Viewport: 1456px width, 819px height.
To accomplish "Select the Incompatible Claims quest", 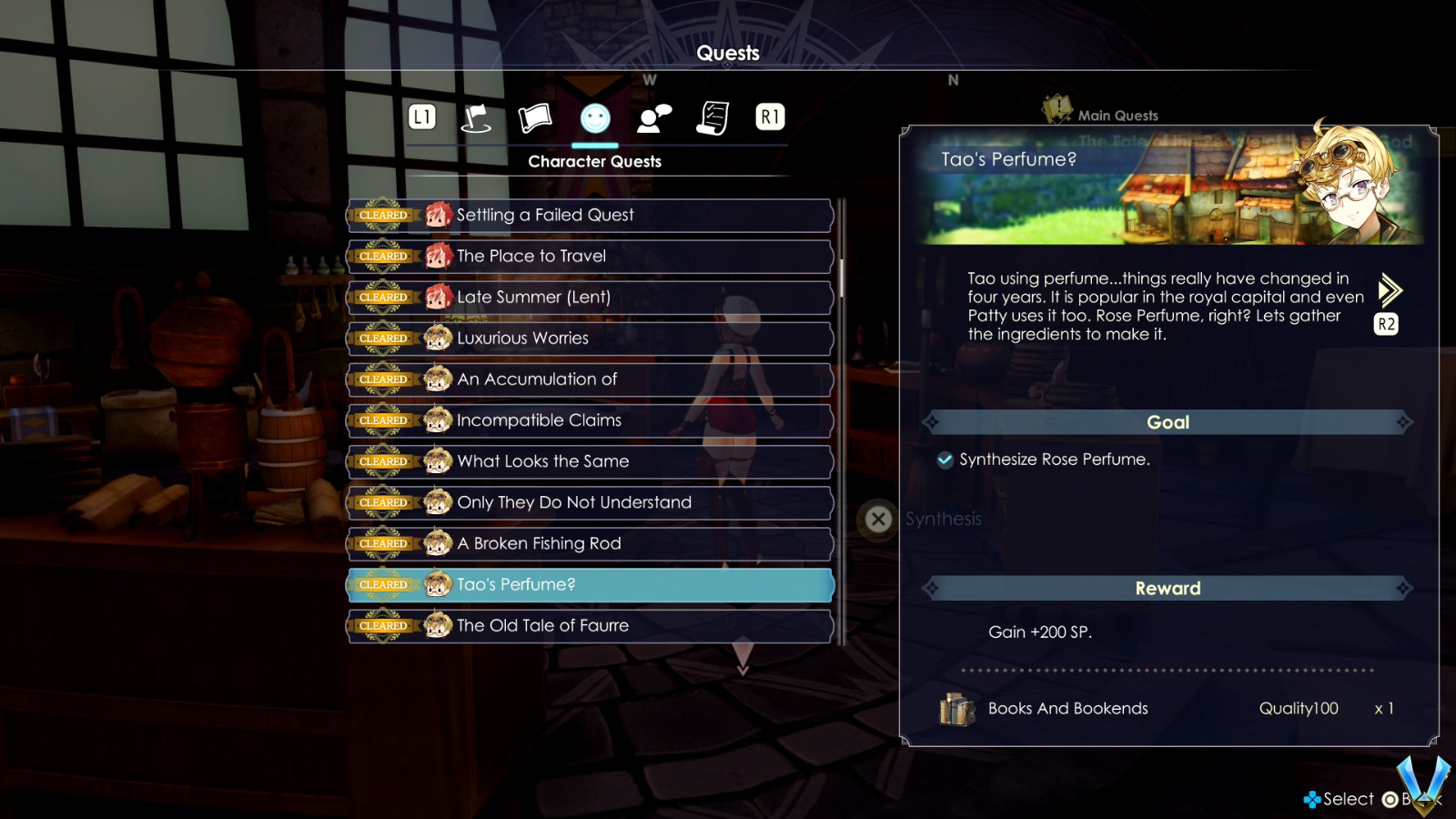I will coord(590,420).
